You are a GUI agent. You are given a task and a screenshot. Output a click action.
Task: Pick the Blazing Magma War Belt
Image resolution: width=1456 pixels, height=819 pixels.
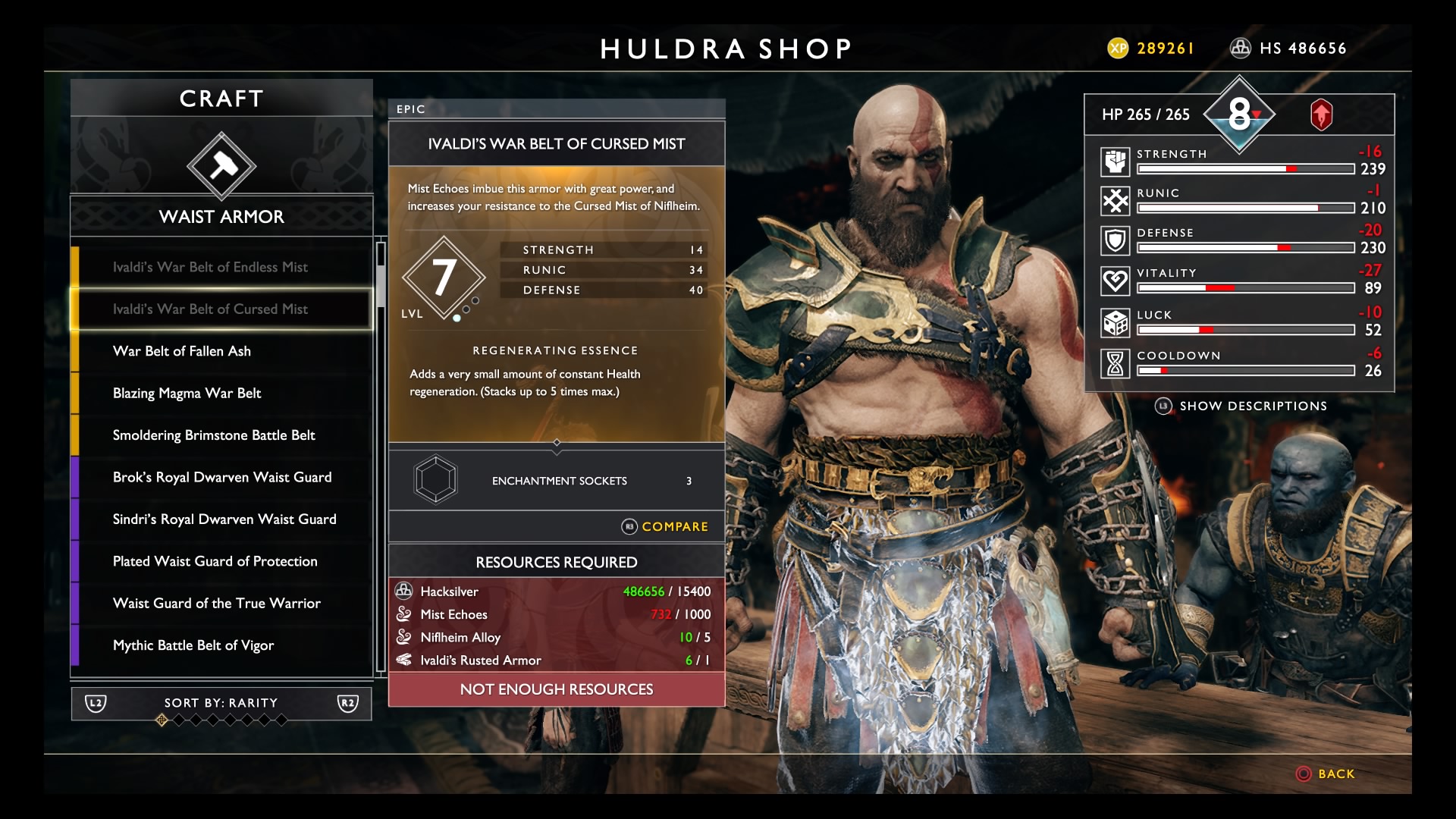(187, 393)
